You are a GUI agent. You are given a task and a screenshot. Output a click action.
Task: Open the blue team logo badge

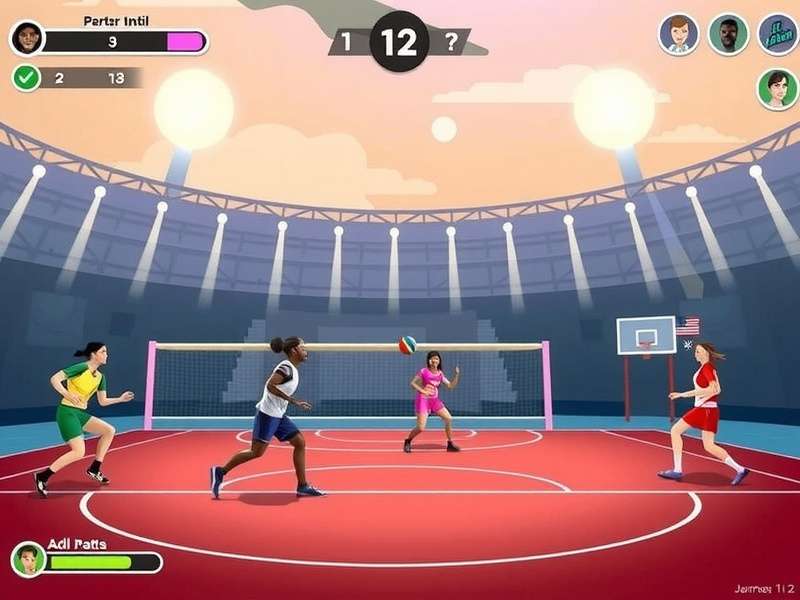click(777, 34)
